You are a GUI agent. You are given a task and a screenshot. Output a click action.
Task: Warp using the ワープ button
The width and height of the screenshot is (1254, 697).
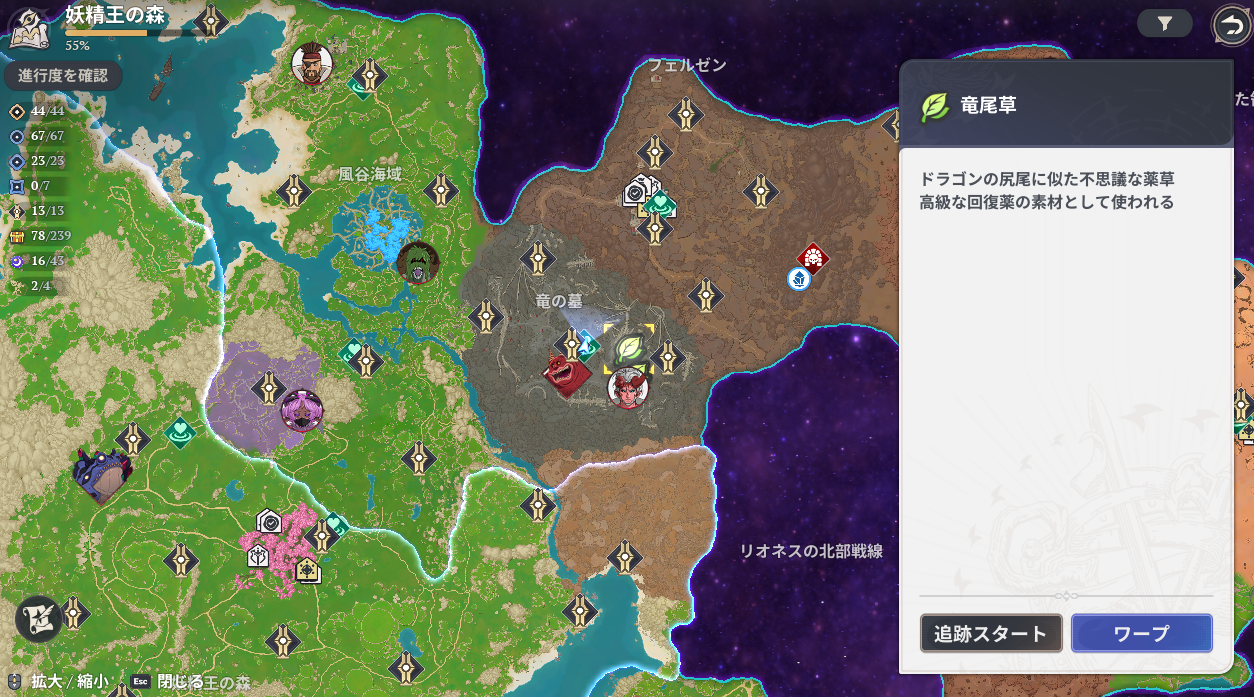click(1141, 633)
